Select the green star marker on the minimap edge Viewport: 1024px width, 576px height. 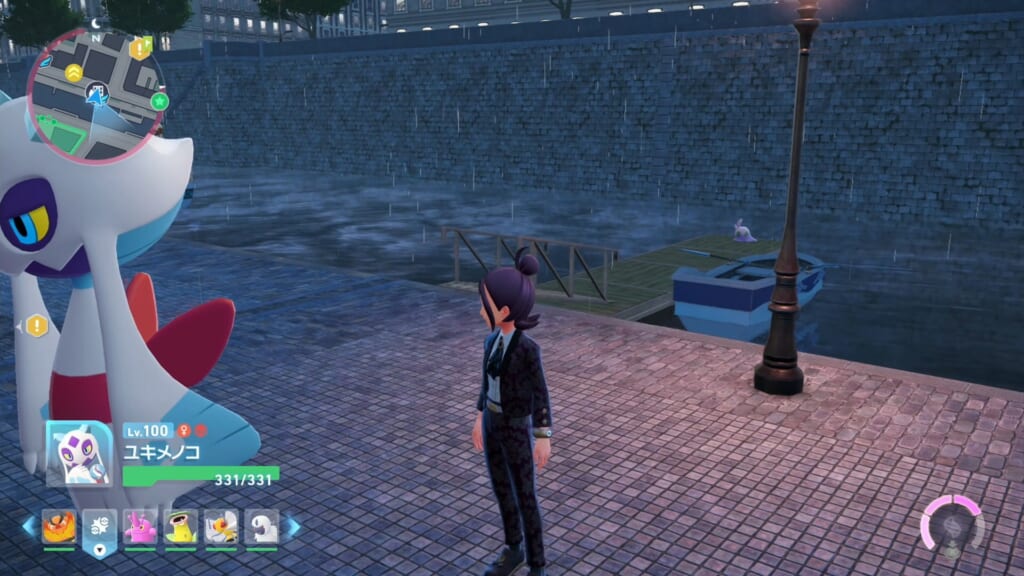point(159,101)
